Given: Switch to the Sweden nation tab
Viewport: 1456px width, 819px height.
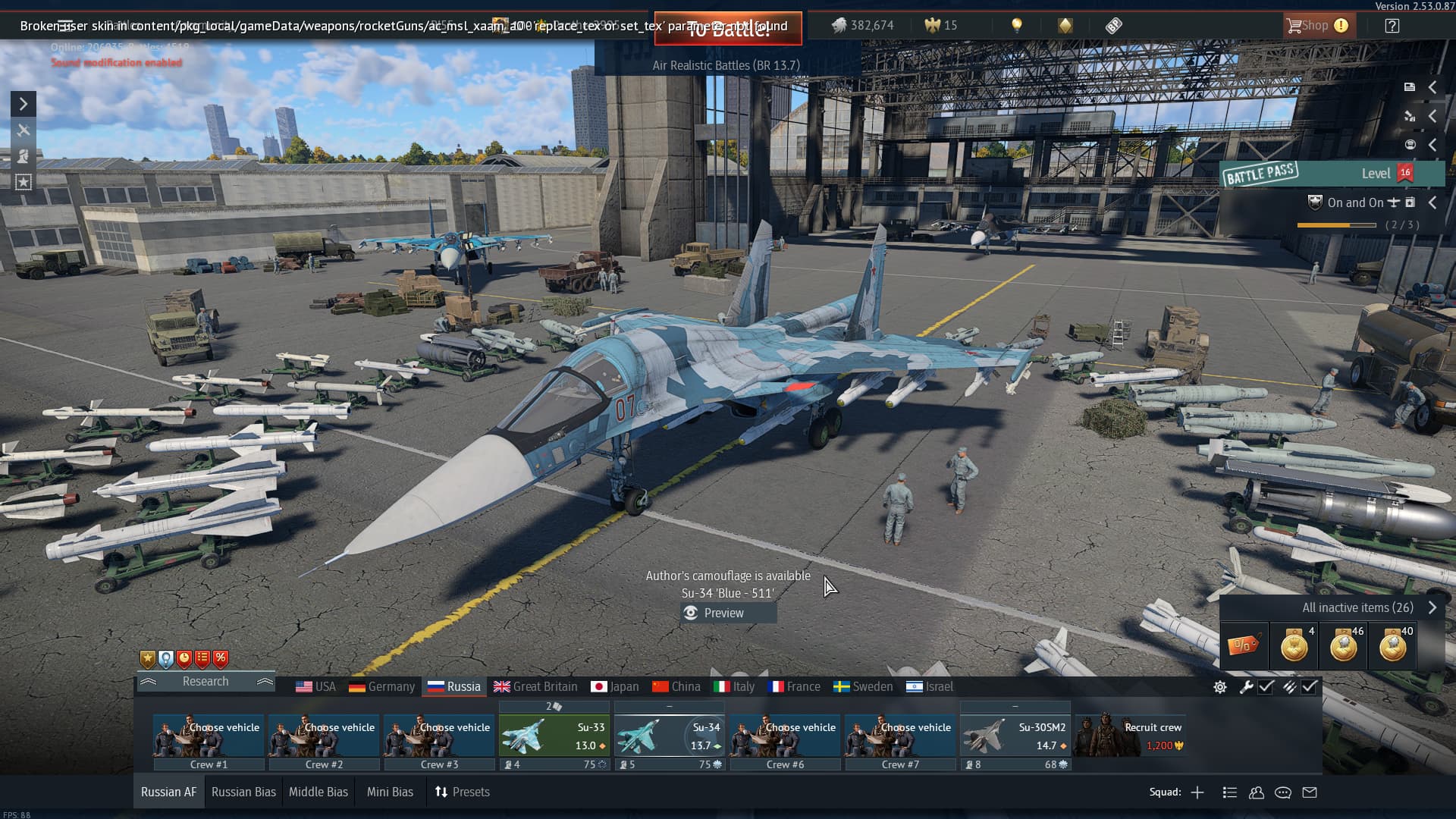Looking at the screenshot, I should coord(863,686).
